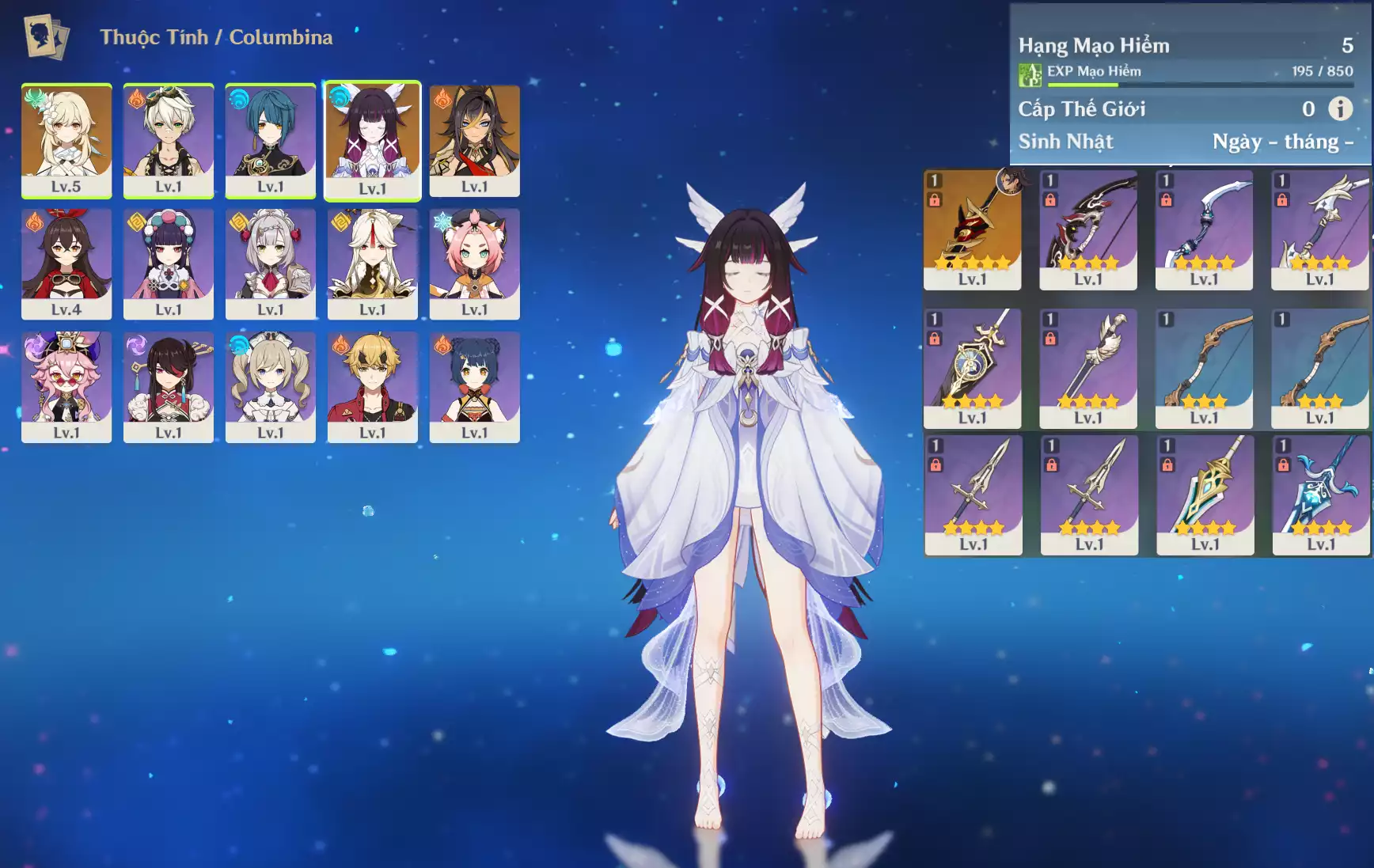Click the character archive icon beside Thuộc Tính
Viewport: 1374px width, 868px height.
point(46,36)
